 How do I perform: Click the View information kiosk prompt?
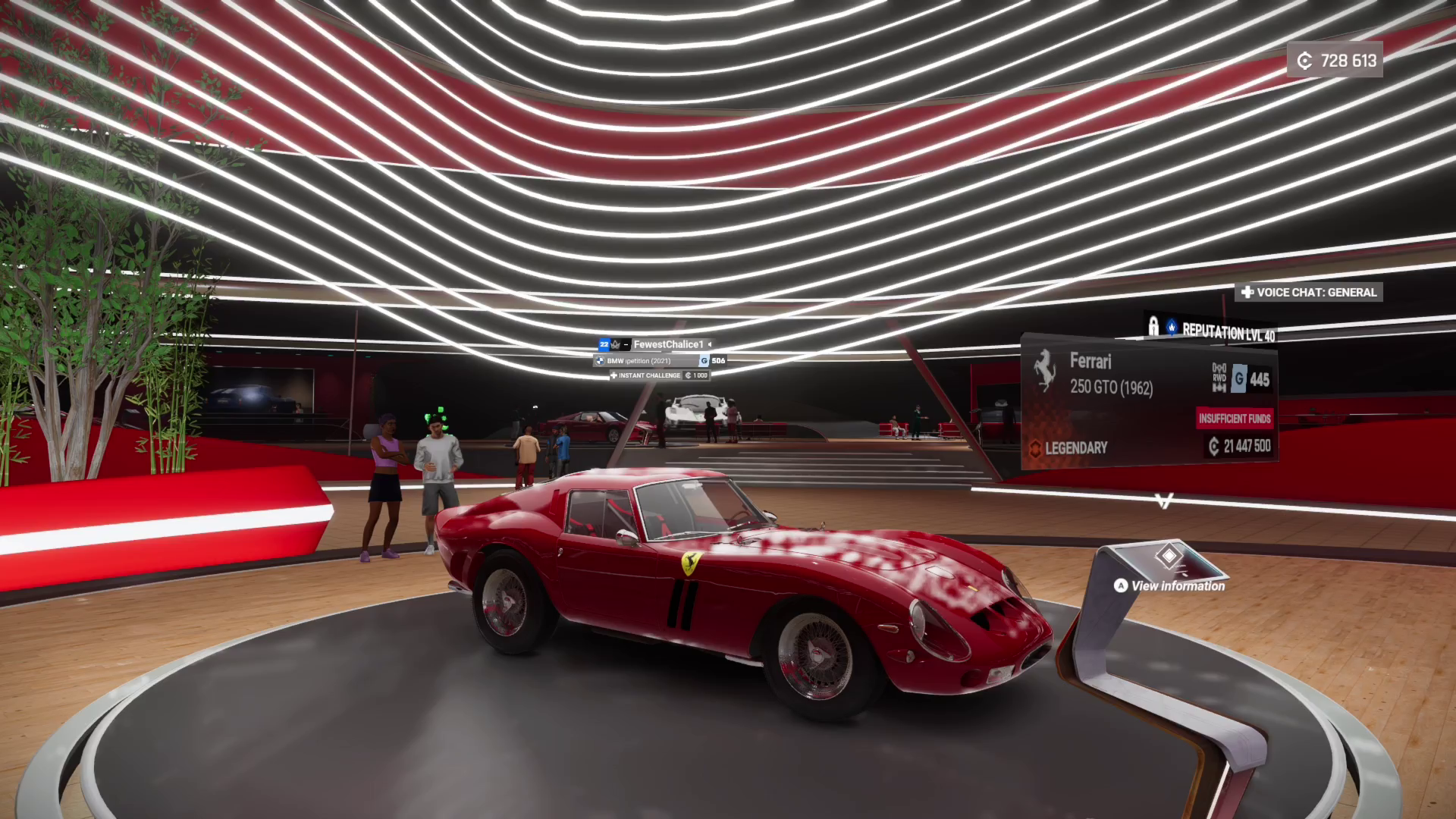pos(1170,585)
